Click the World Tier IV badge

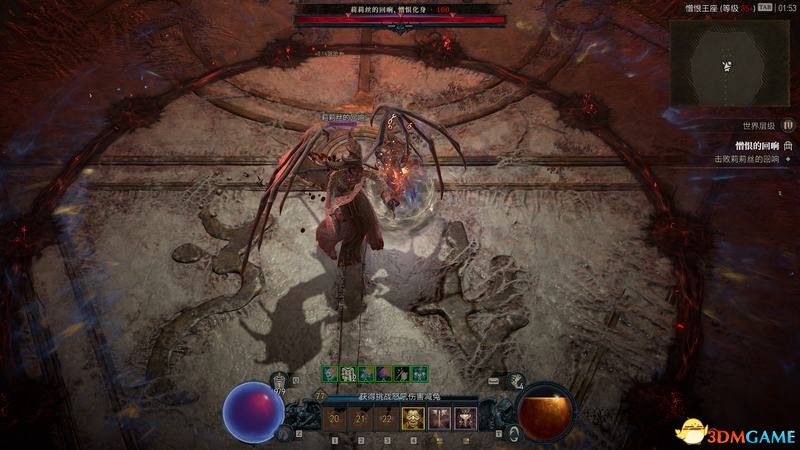(788, 127)
